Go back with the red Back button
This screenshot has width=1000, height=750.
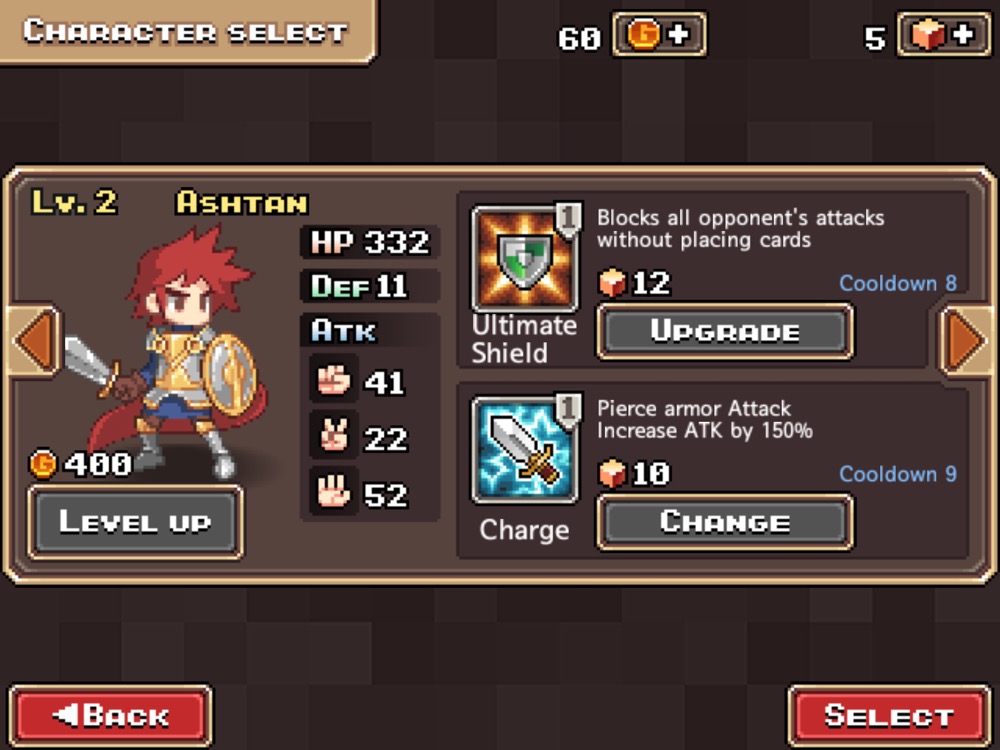[x=110, y=716]
